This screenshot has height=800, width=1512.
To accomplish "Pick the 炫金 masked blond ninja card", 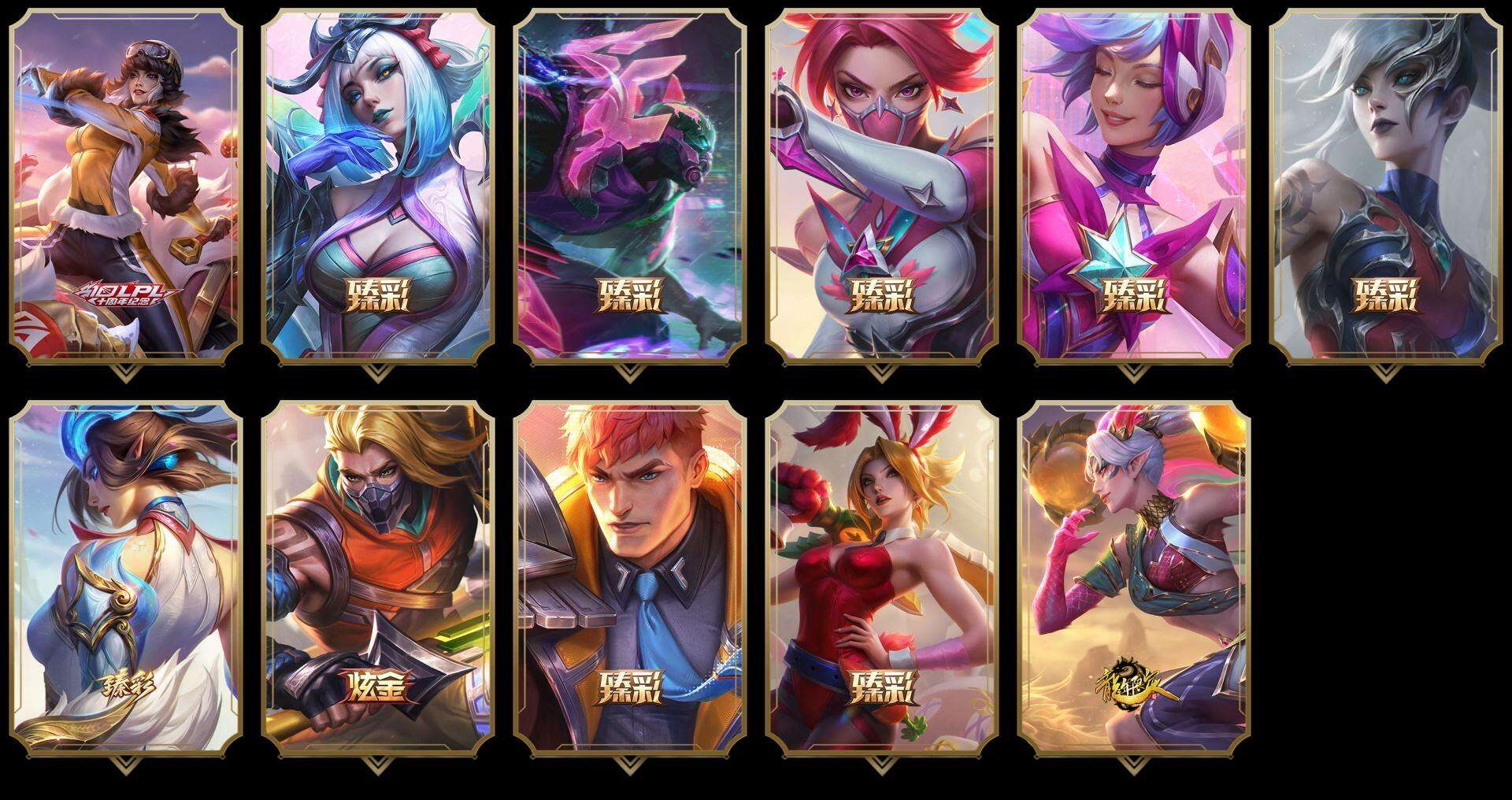I will pyautogui.click(x=378, y=577).
